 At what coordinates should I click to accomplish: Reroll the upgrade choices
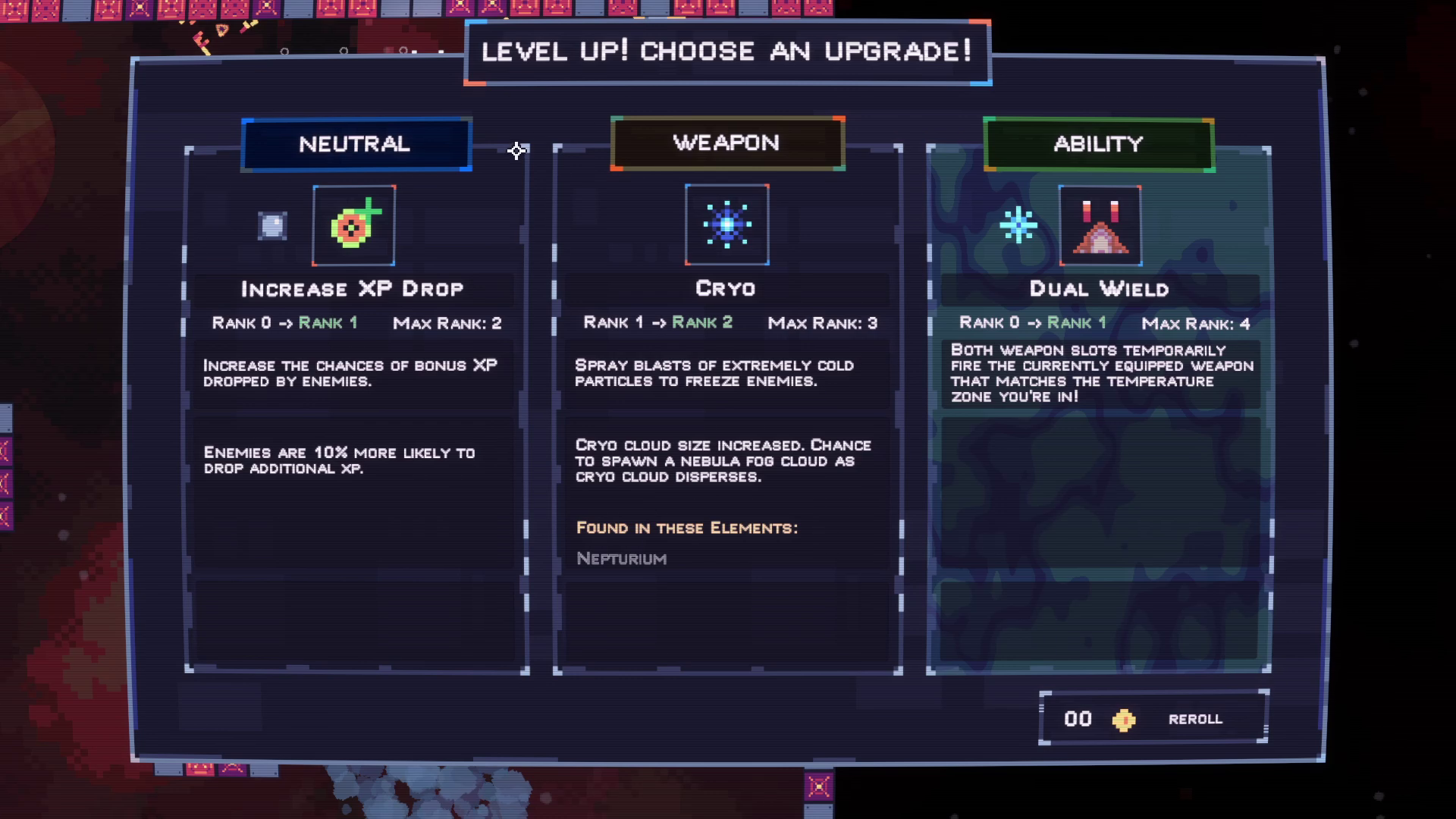pyautogui.click(x=1153, y=718)
